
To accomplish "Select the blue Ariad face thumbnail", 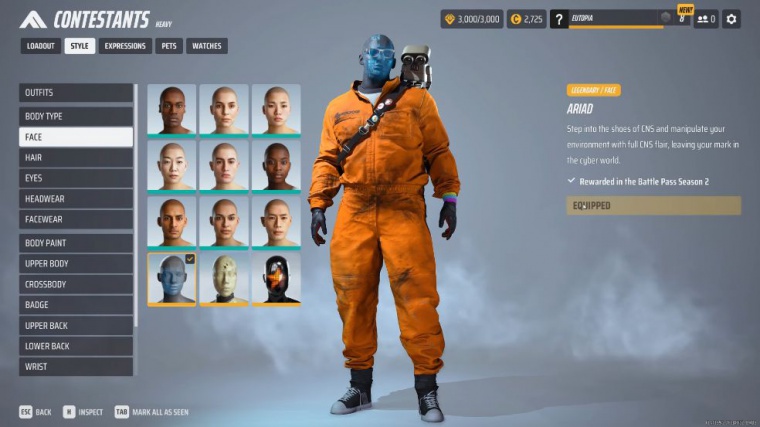I will click(x=172, y=278).
